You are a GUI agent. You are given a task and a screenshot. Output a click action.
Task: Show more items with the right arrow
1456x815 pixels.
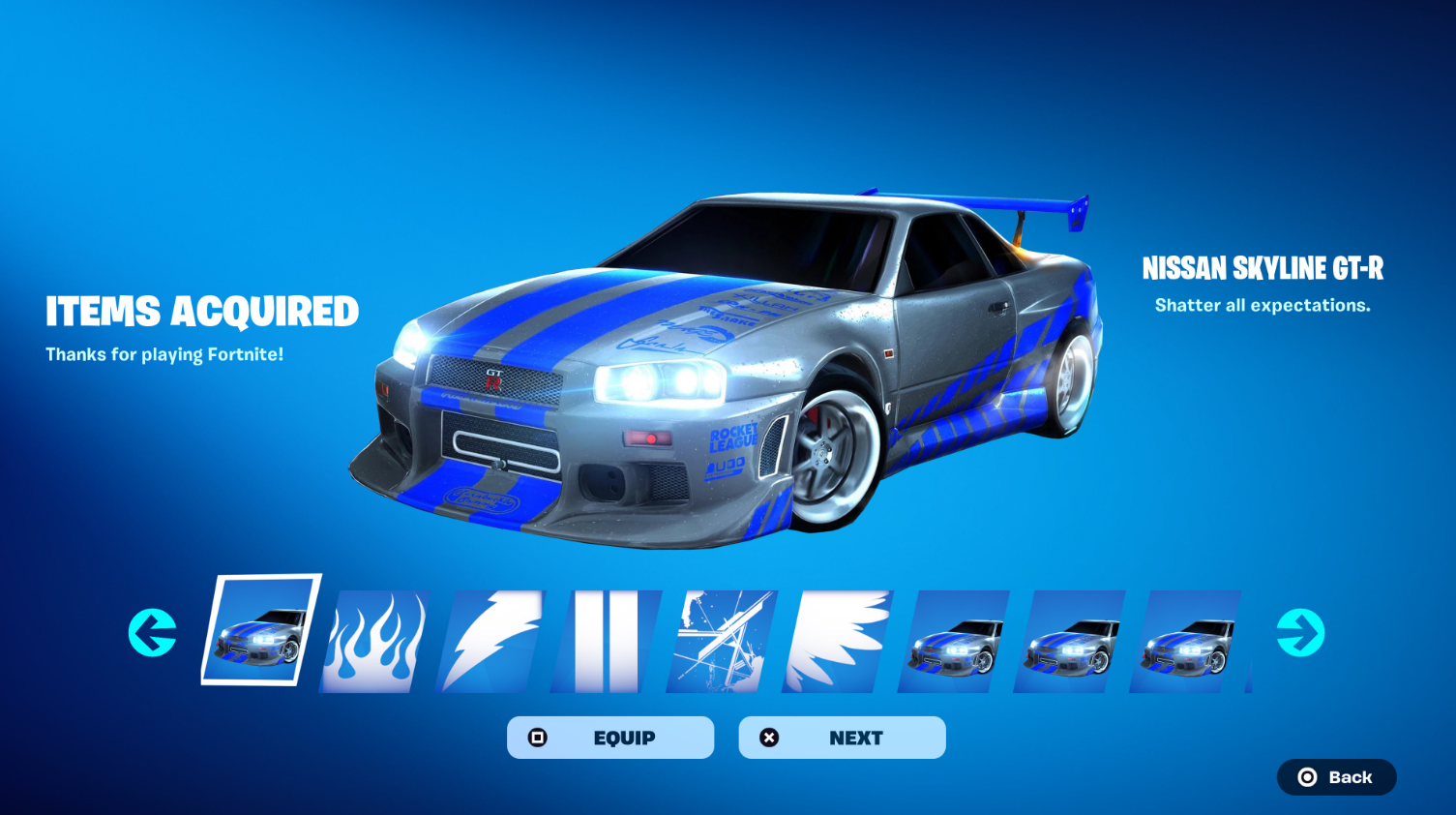(1300, 633)
